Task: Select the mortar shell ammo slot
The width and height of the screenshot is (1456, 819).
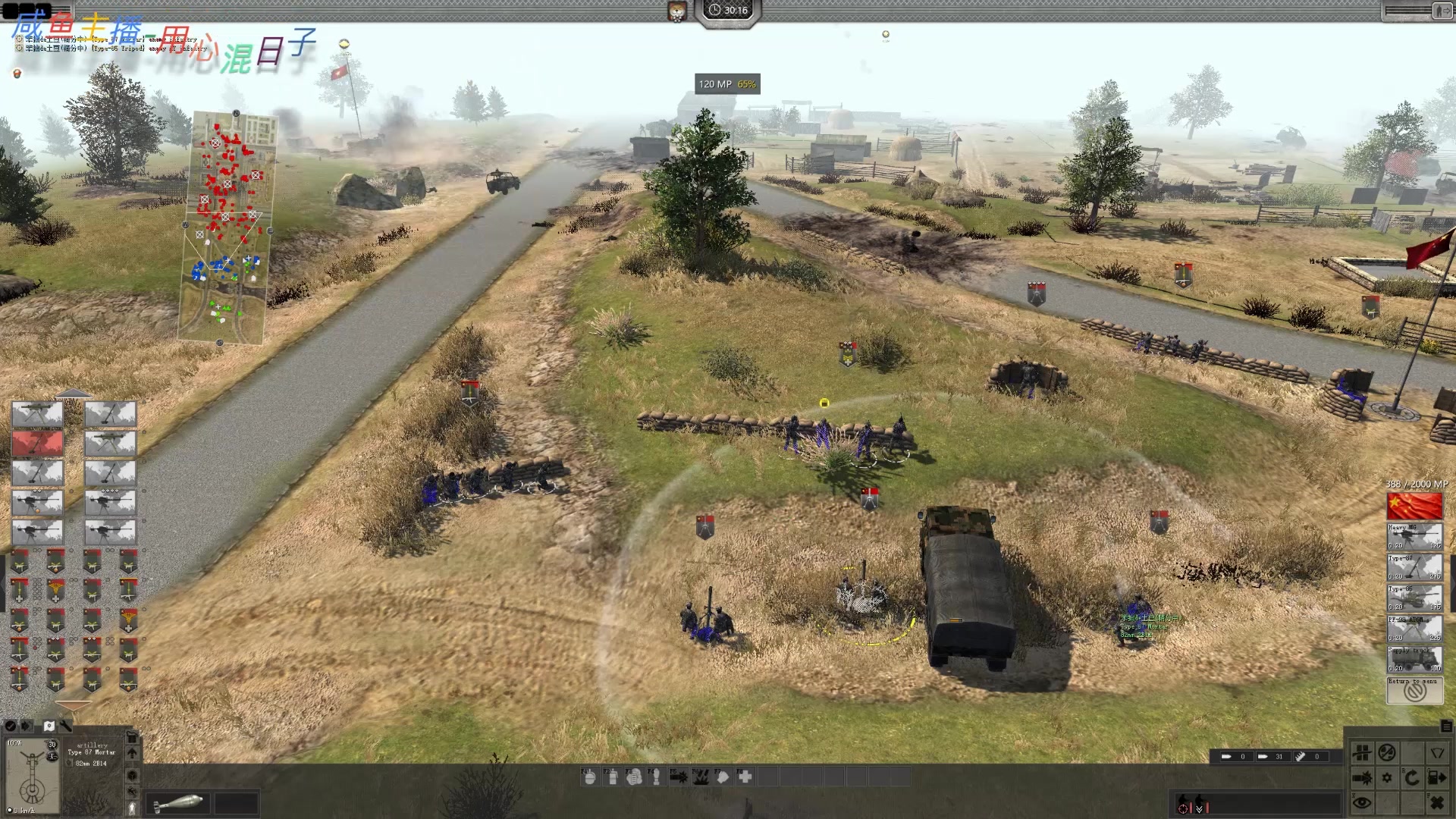Action: pyautogui.click(x=176, y=802)
